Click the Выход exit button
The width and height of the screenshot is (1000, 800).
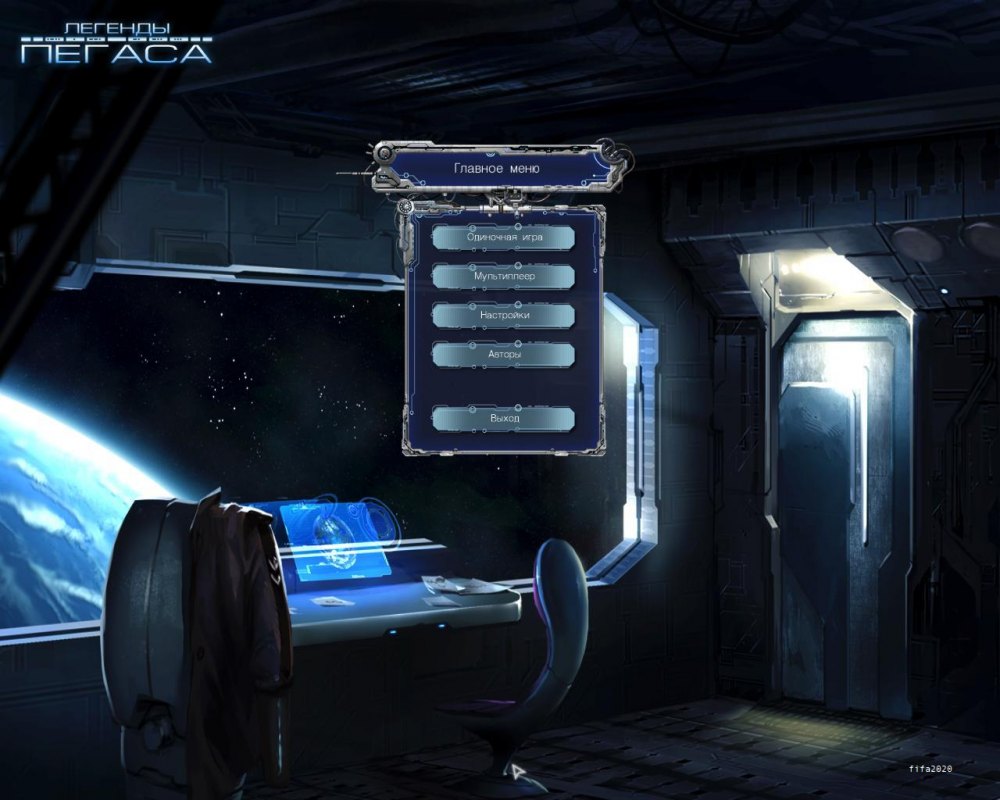point(504,418)
